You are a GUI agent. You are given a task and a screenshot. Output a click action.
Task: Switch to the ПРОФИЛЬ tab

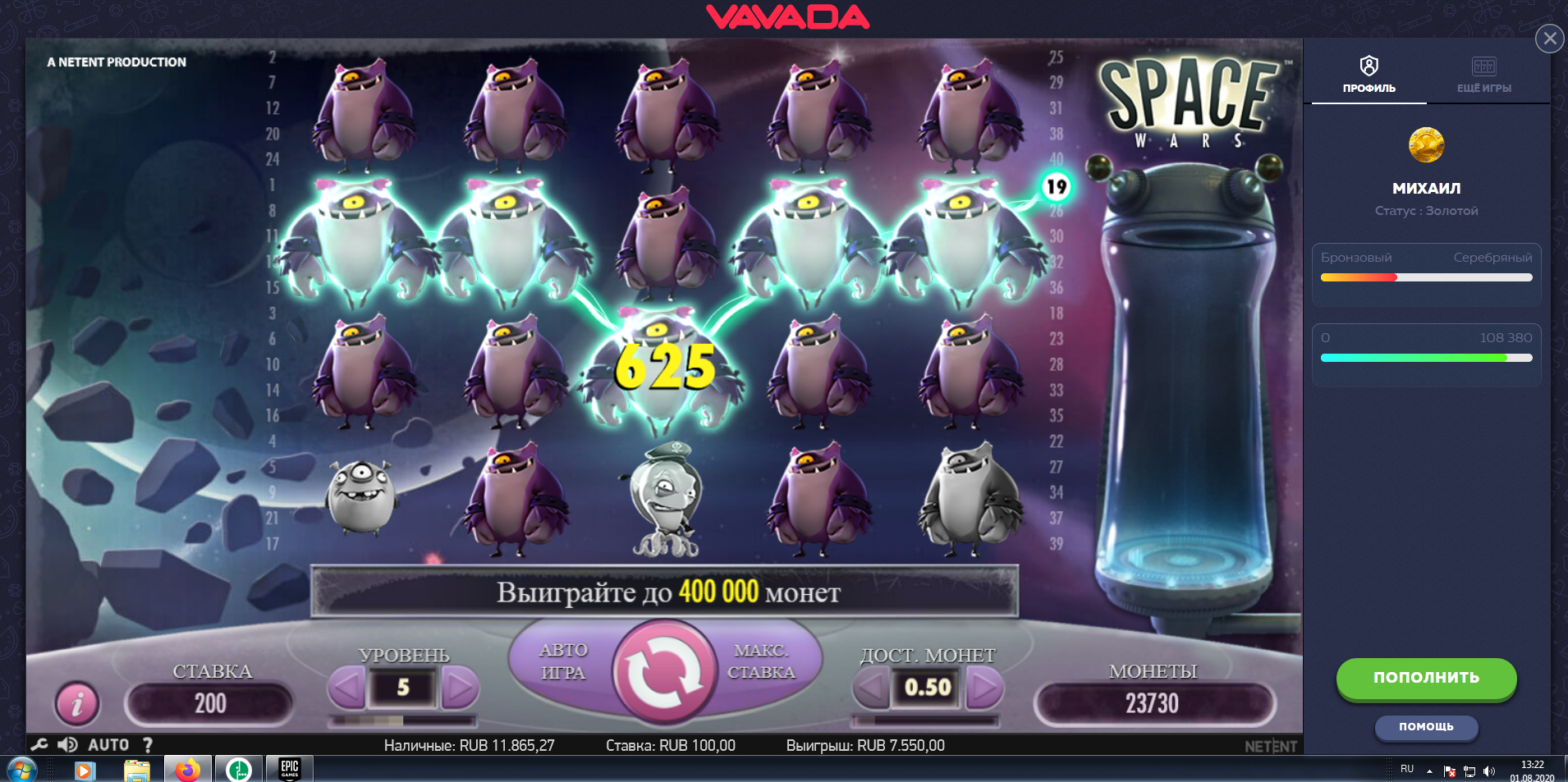(1369, 74)
